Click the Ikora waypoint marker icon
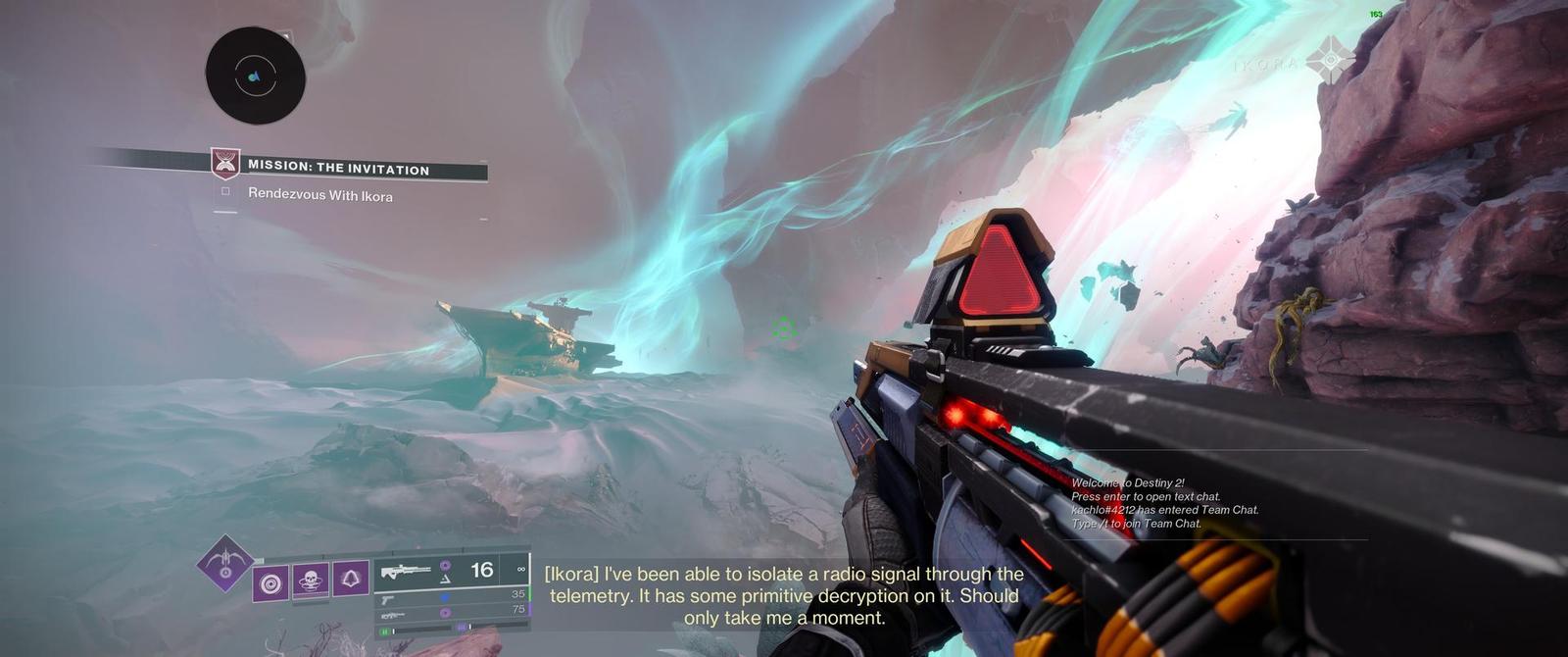The image size is (1568, 657). tap(1331, 61)
